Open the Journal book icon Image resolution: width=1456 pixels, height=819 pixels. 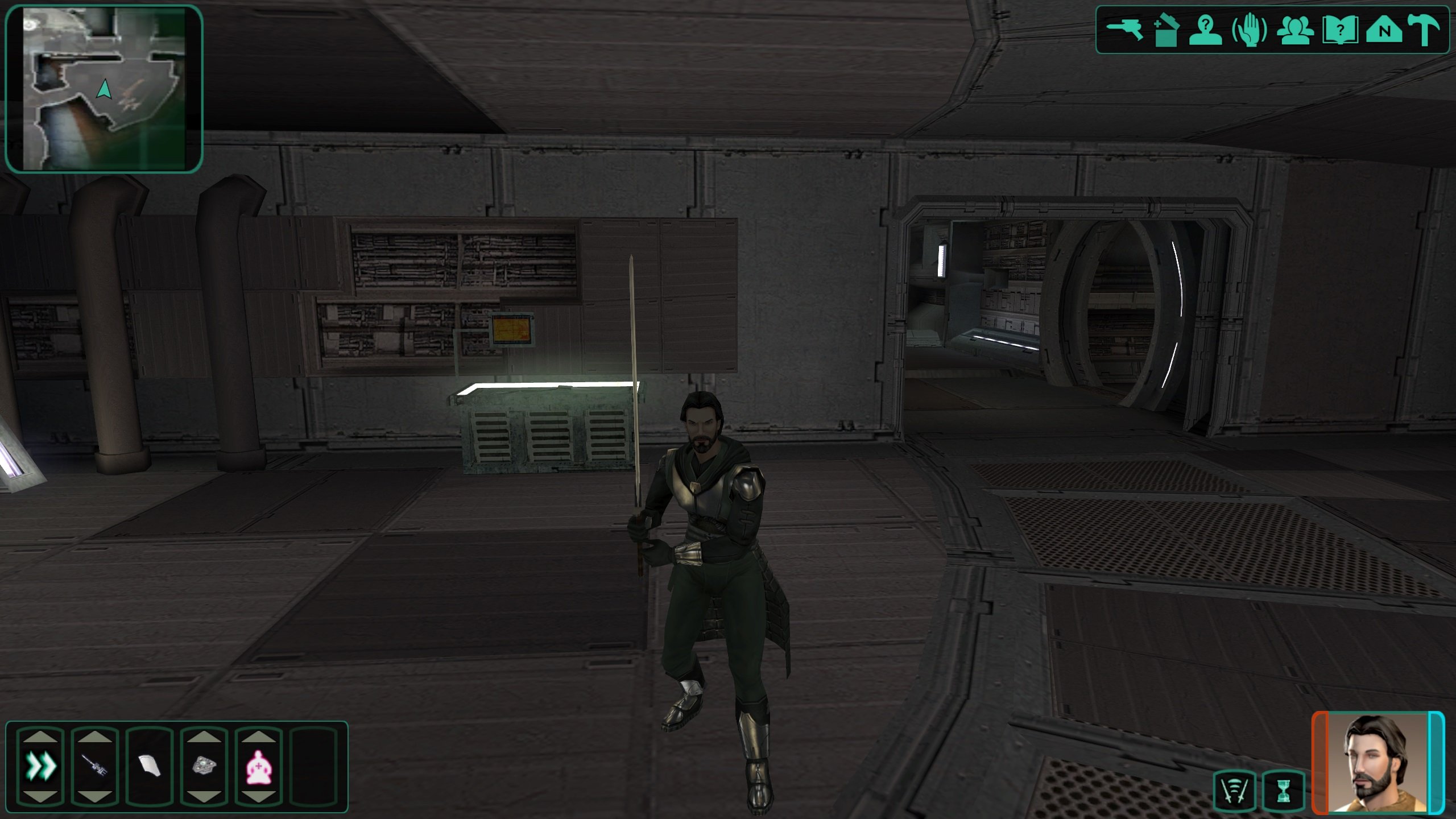click(x=1339, y=30)
